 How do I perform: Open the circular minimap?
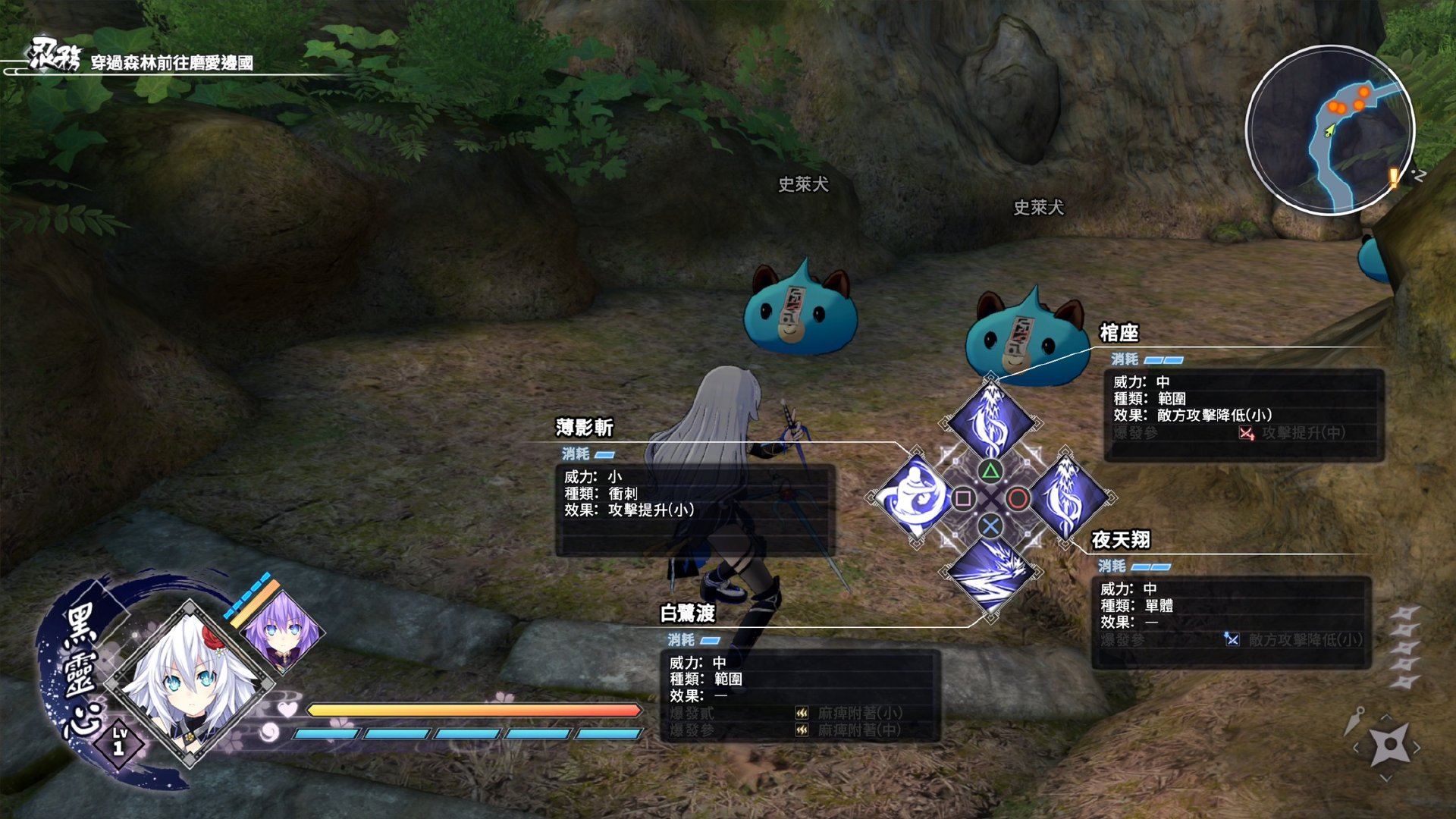point(1330,130)
